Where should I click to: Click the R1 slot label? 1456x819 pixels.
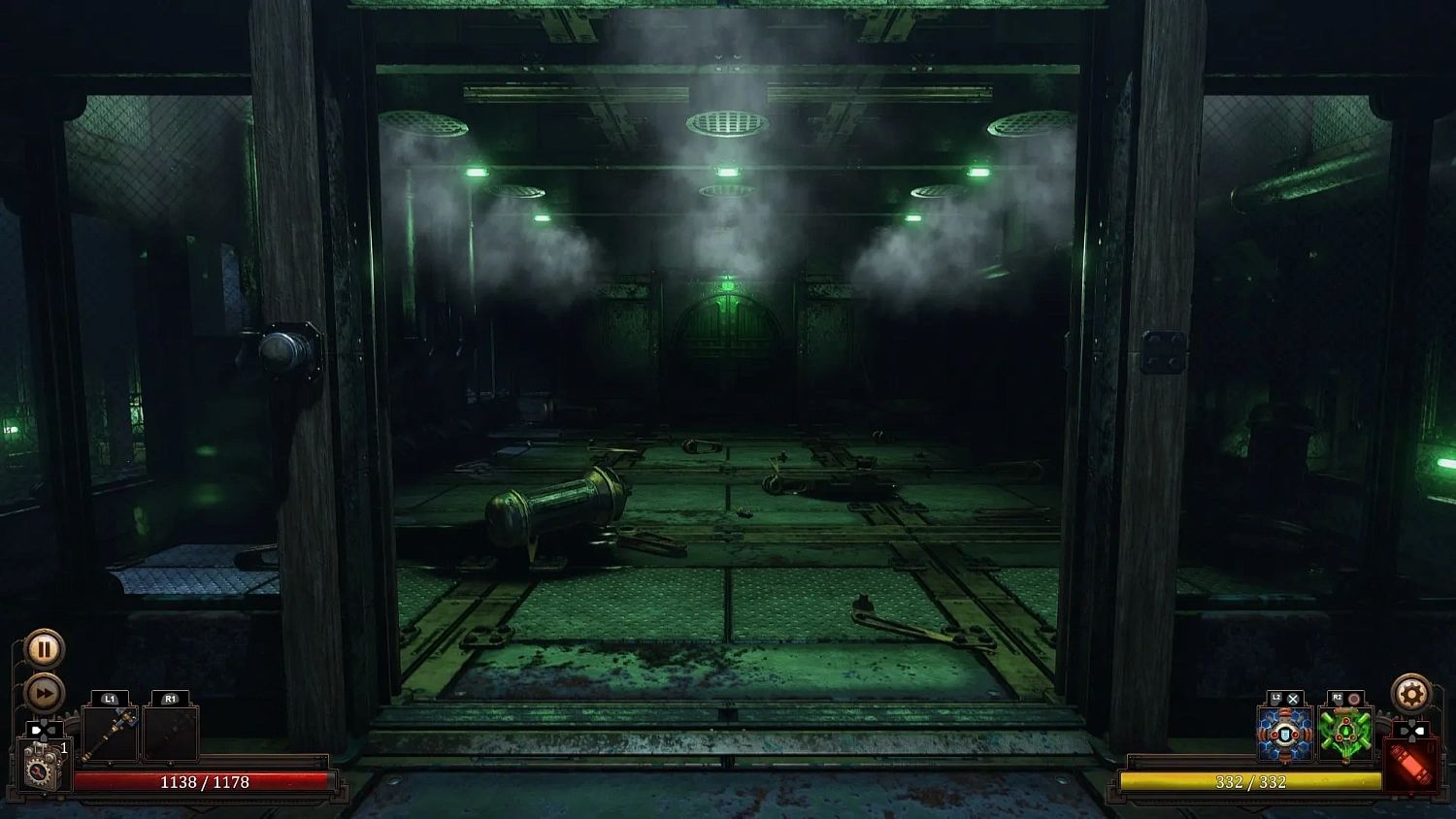(x=170, y=697)
